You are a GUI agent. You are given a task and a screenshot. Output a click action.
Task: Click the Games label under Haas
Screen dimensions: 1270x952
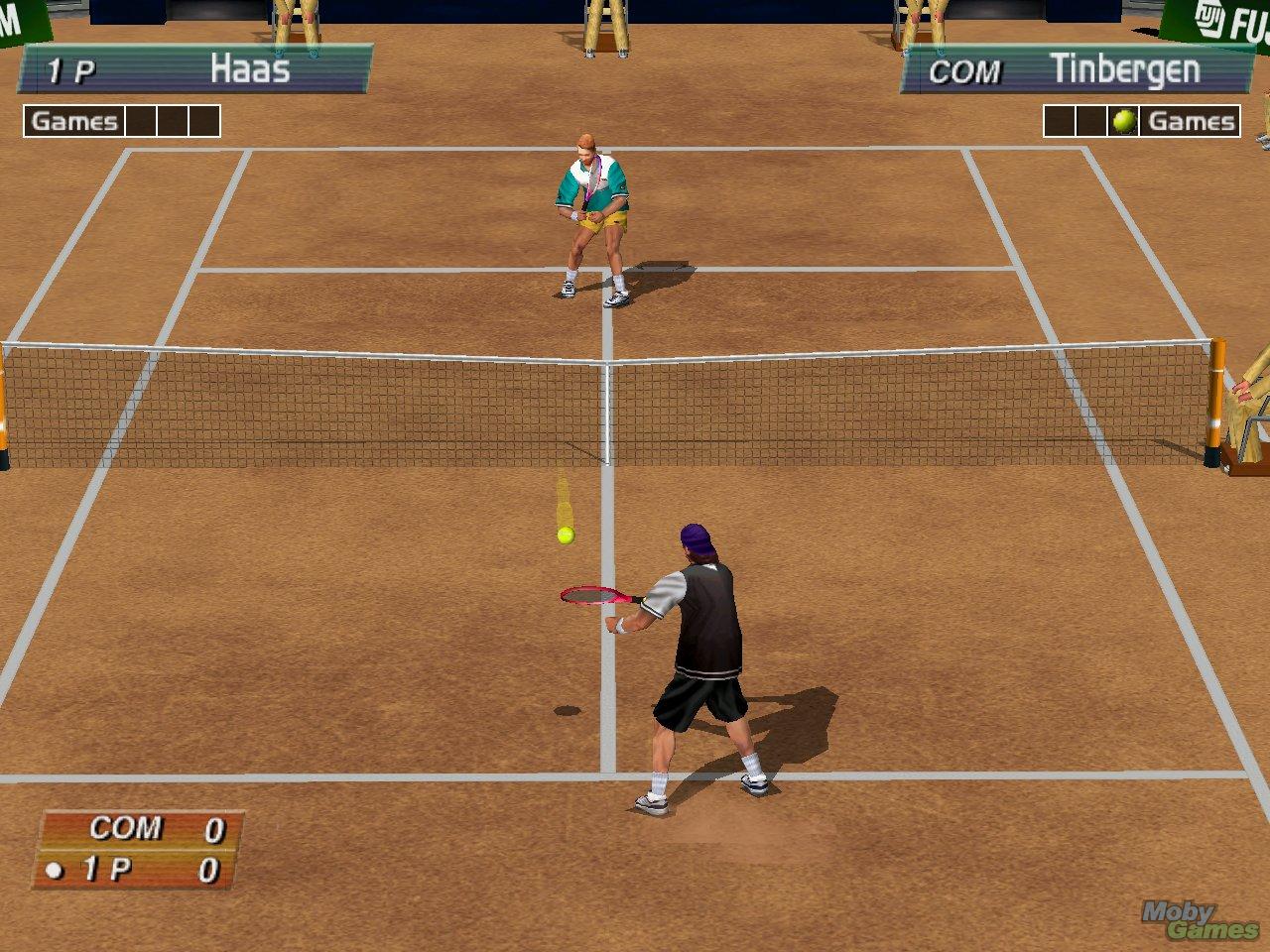73,120
